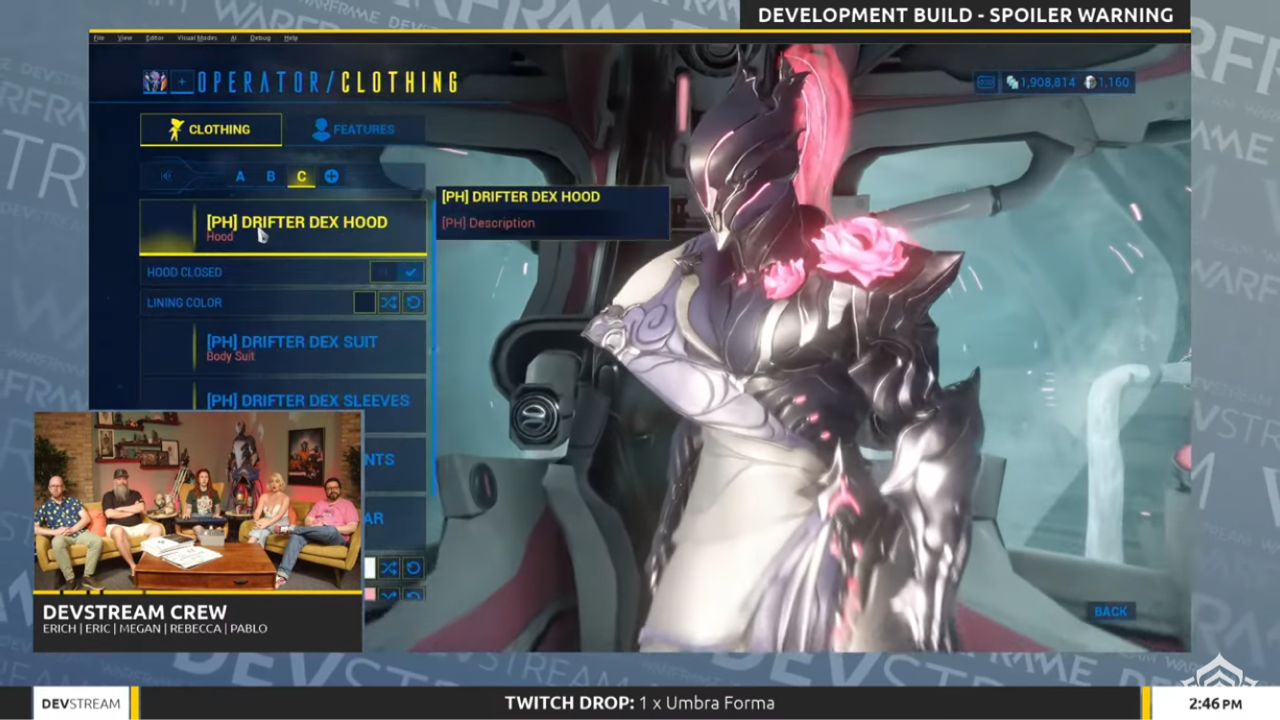Screen dimensions: 1280x720
Task: Click the shuffle icon beside Lining Color
Action: click(388, 302)
